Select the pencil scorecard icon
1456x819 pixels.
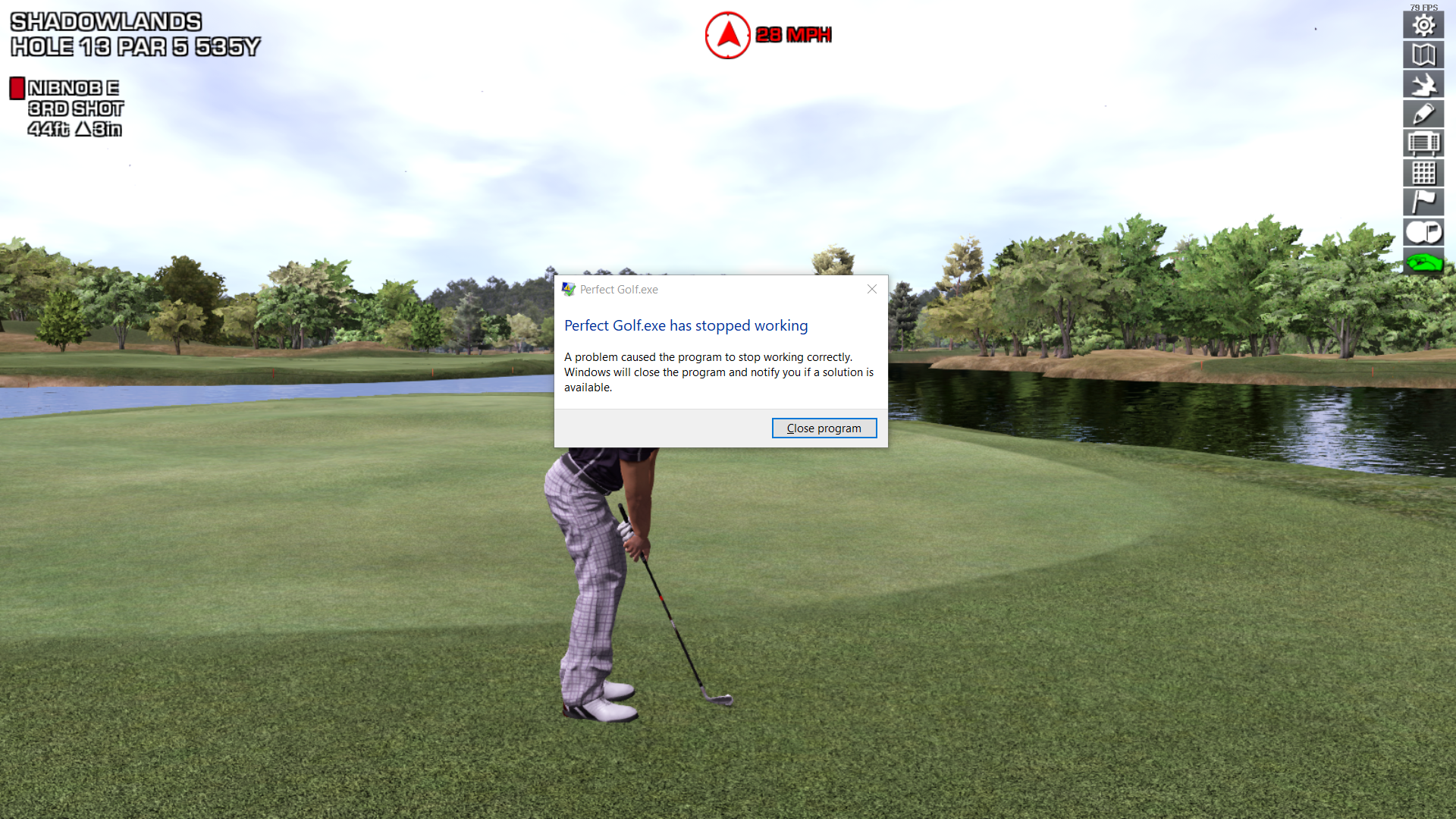click(x=1423, y=114)
